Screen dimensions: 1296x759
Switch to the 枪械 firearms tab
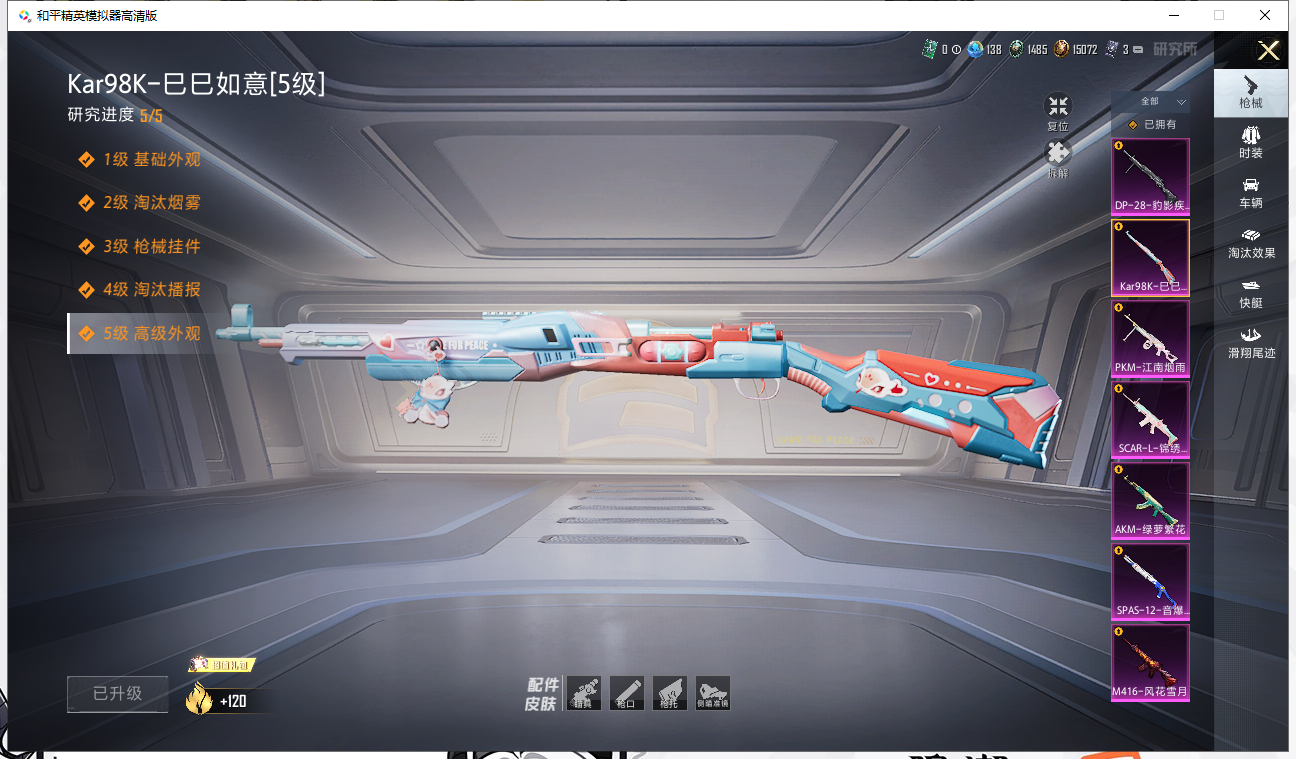[1250, 92]
